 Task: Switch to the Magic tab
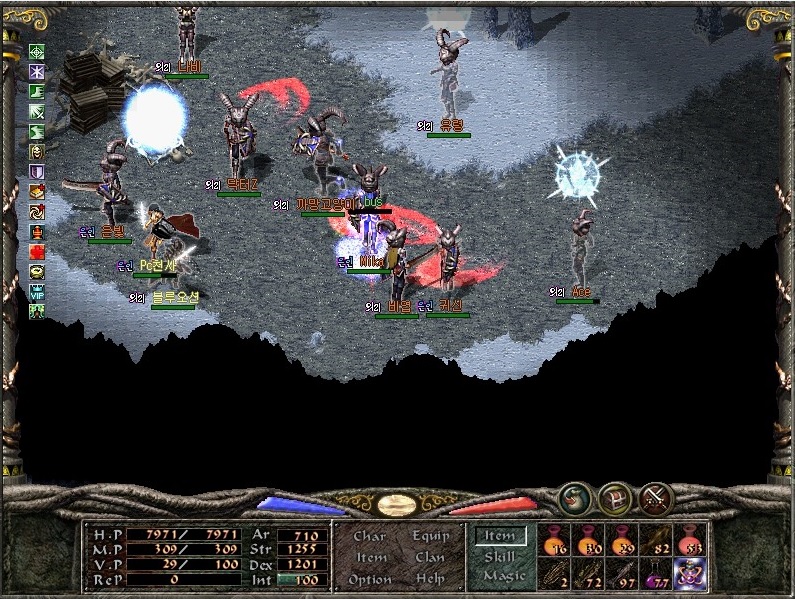[x=503, y=576]
